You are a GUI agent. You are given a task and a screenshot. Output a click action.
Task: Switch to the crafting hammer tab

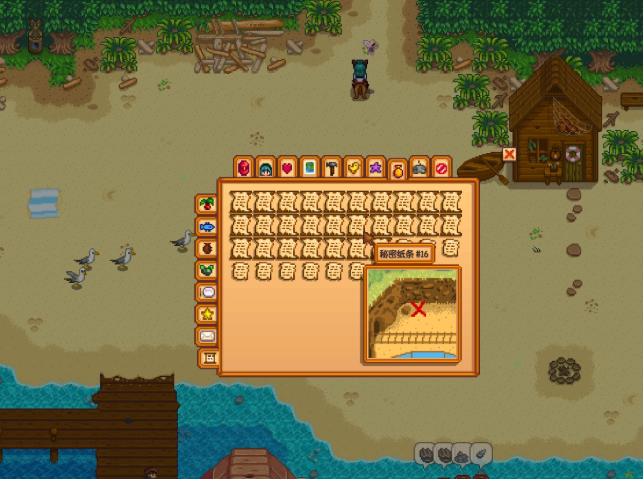tap(331, 167)
